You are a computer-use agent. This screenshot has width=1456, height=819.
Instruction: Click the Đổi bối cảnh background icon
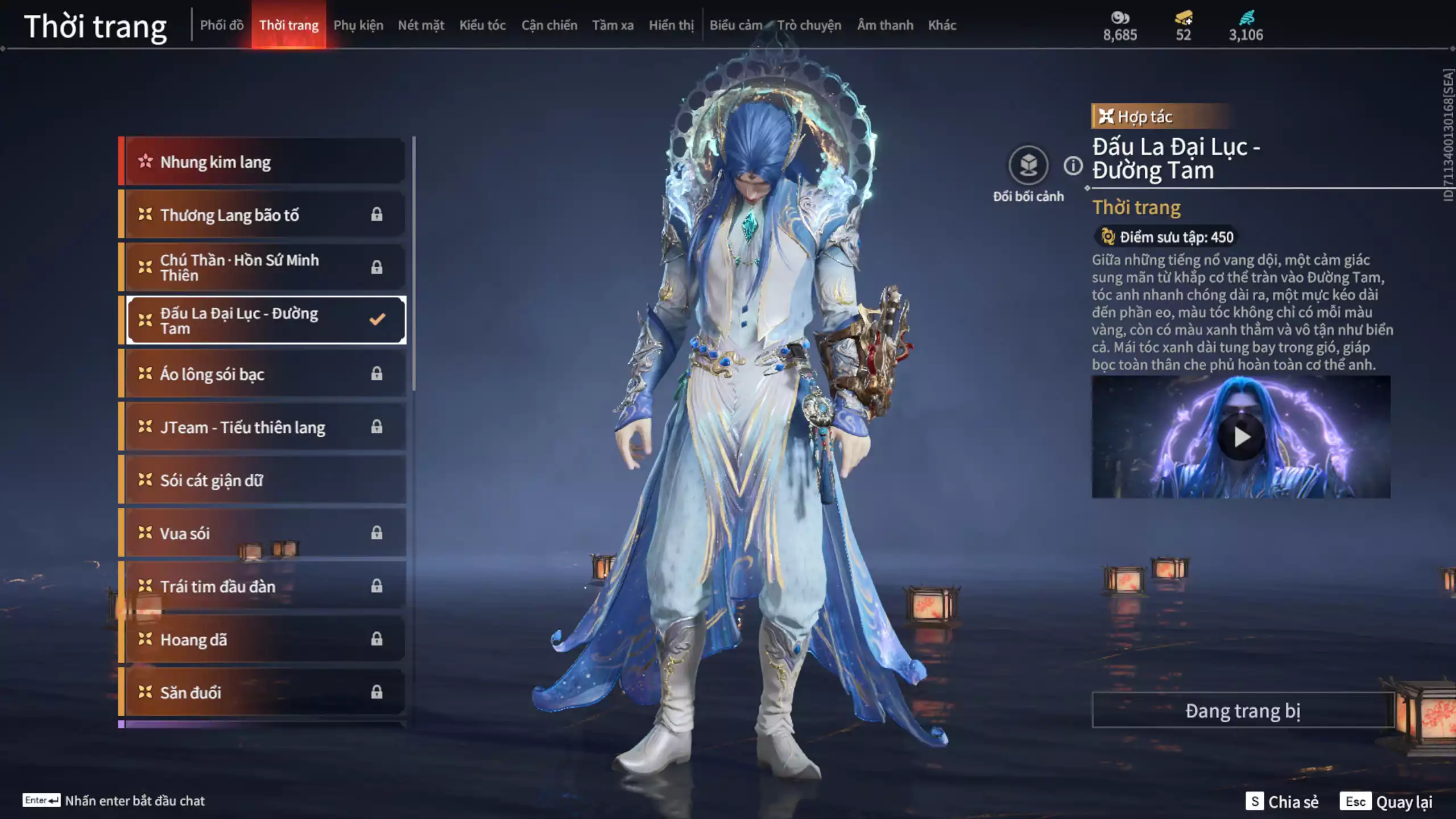pyautogui.click(x=1028, y=166)
